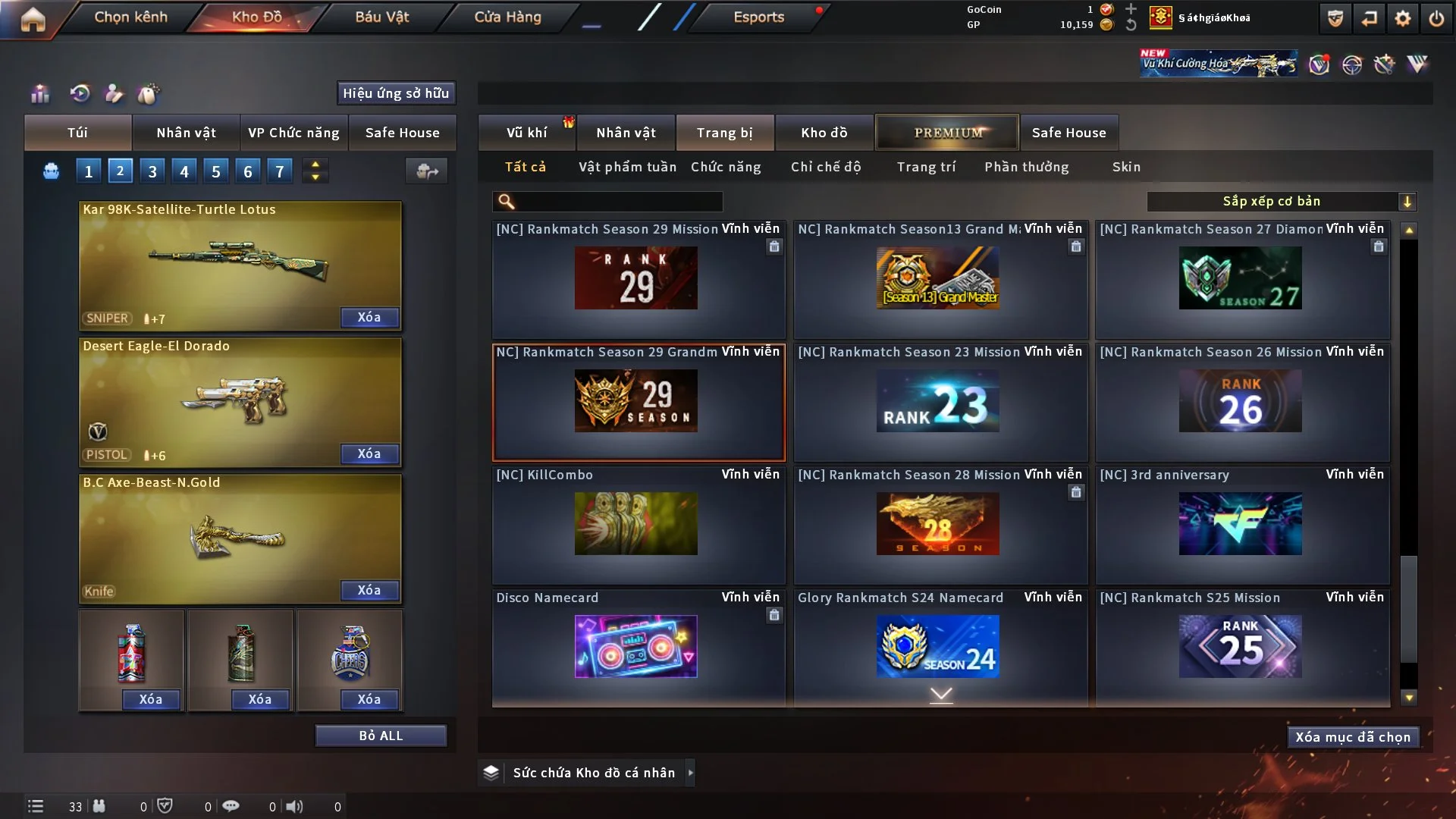Open the statistics ranking icon above Túi tab
This screenshot has height=819, width=1456.
(39, 93)
